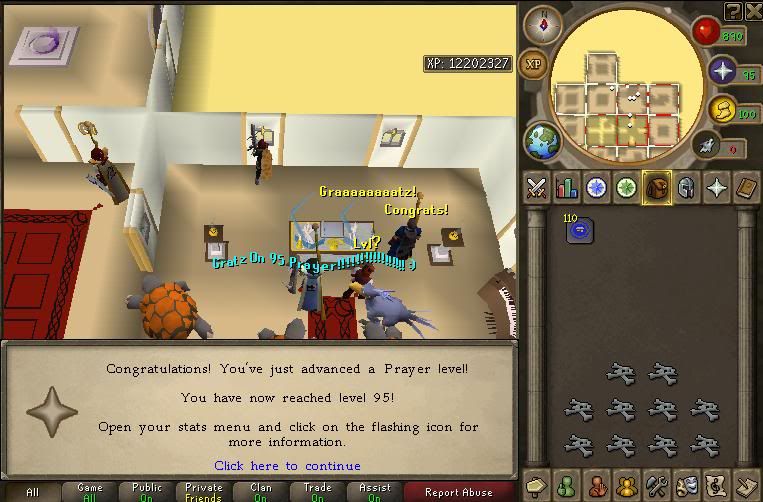The height and width of the screenshot is (502, 763).
Task: Open the music player tab
Action: (x=716, y=485)
